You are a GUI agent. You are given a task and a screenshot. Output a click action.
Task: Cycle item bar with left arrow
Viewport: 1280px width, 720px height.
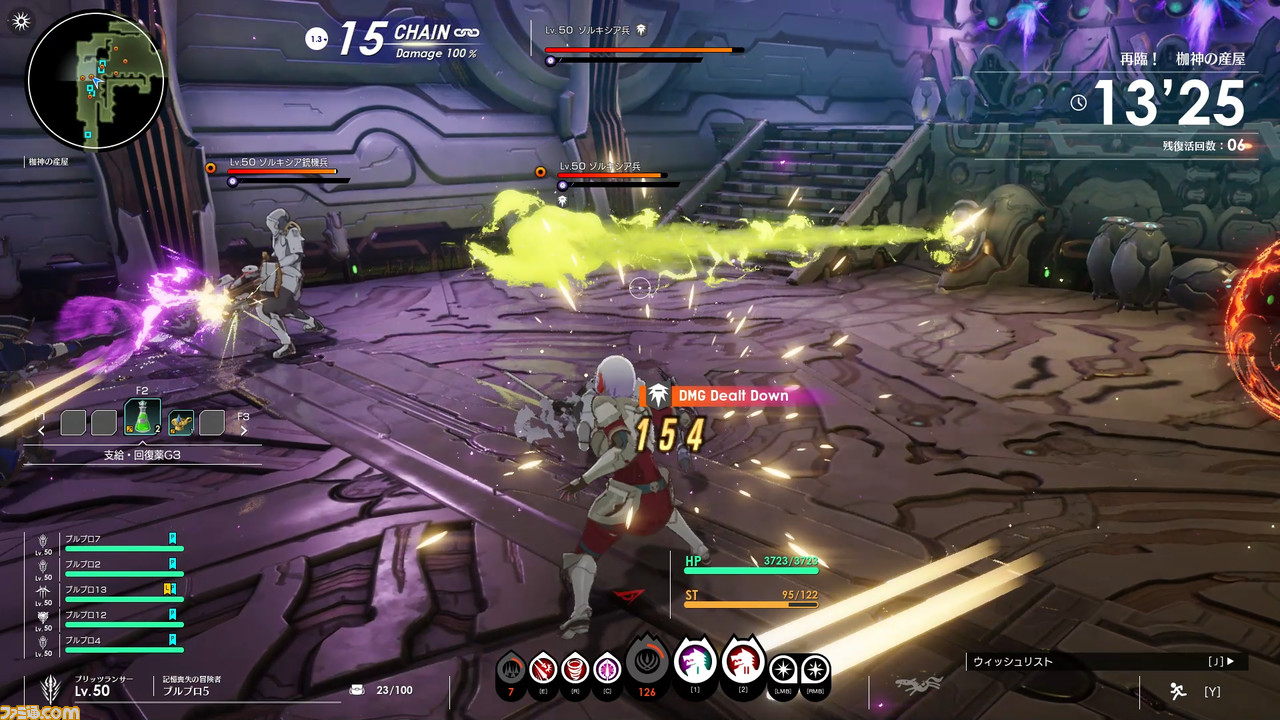click(42, 431)
